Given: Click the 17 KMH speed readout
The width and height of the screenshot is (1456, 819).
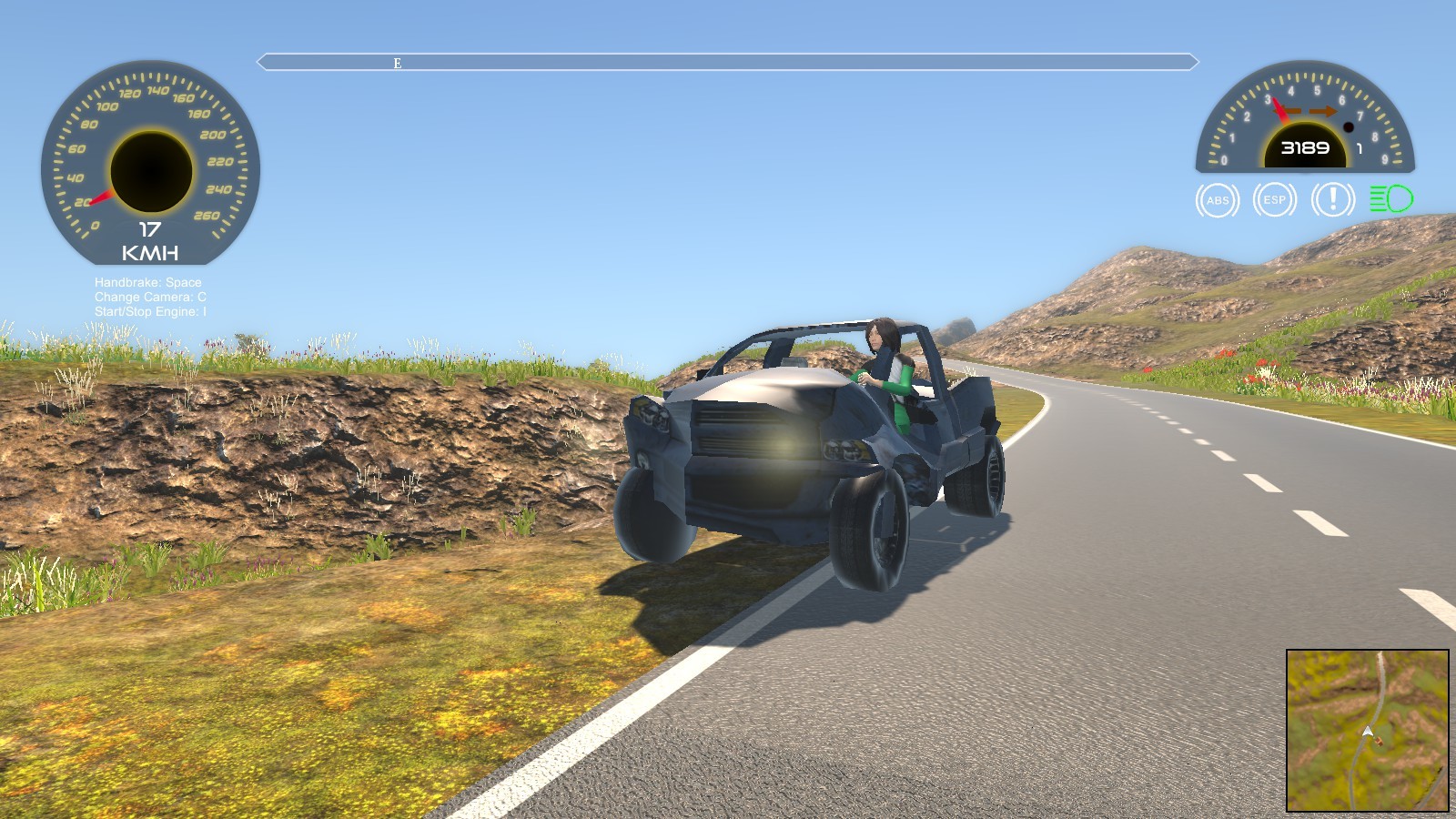Looking at the screenshot, I should [x=150, y=238].
